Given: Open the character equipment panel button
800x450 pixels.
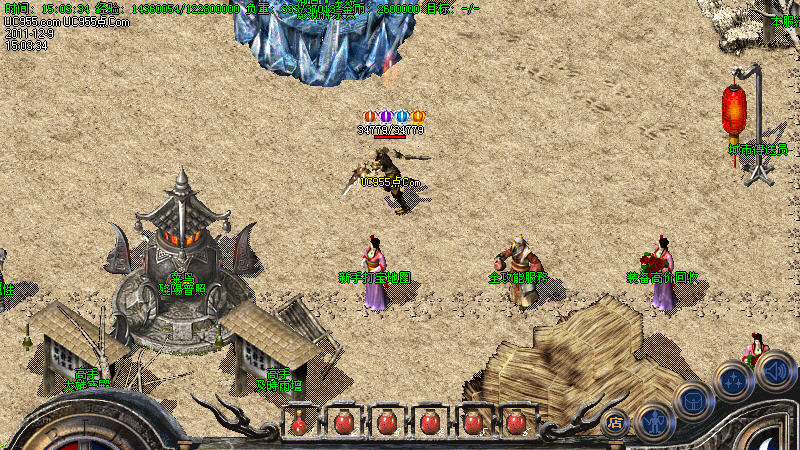Looking at the screenshot, I should pos(654,420).
